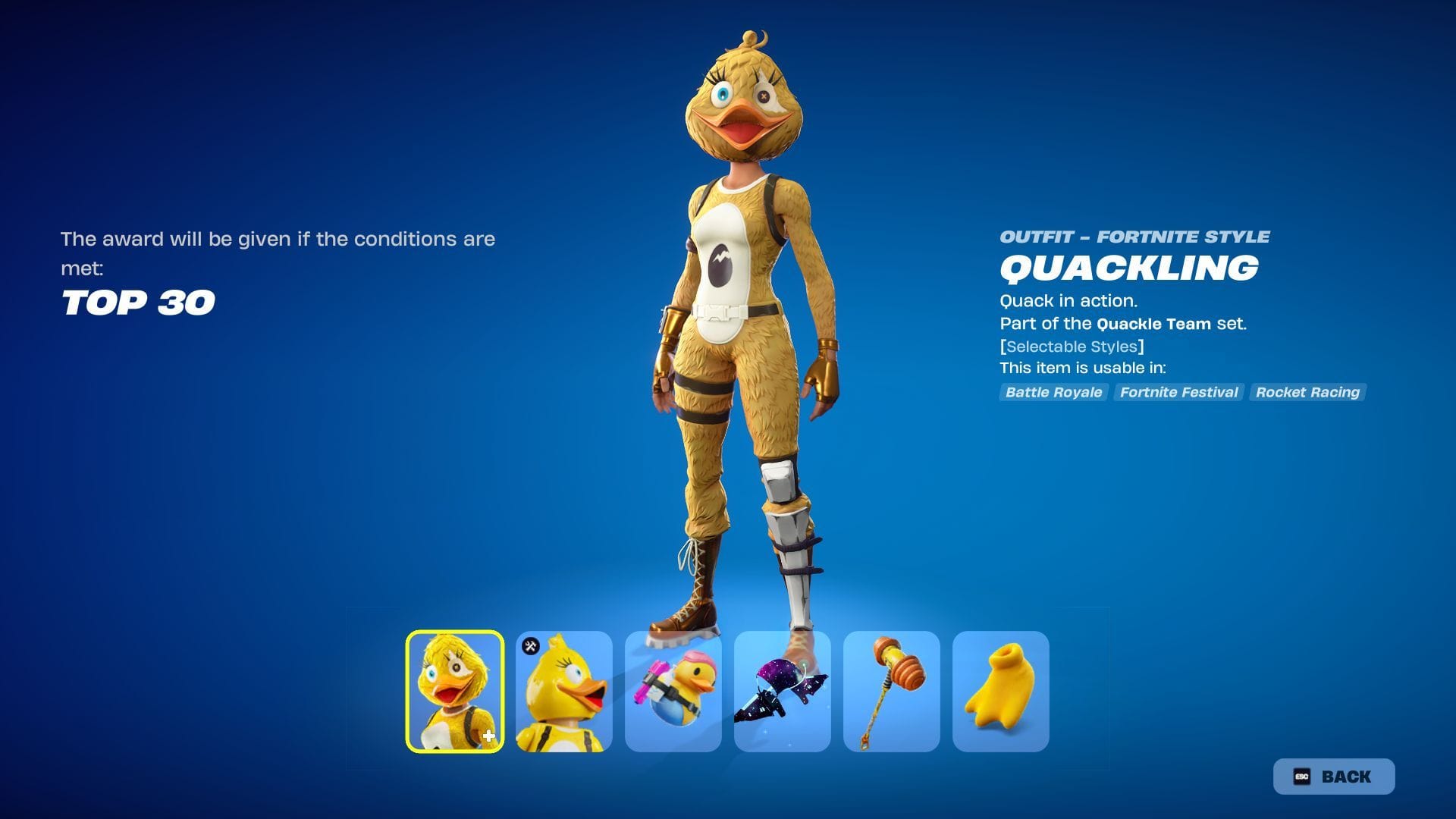Choose the yellow duck foot item

pyautogui.click(x=1001, y=691)
